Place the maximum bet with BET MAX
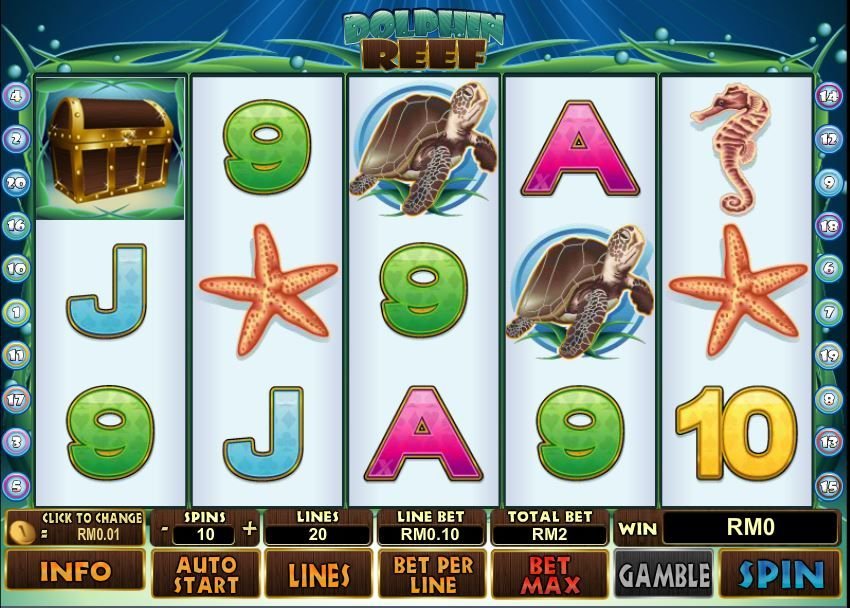Image resolution: width=850 pixels, height=608 pixels. 549,574
